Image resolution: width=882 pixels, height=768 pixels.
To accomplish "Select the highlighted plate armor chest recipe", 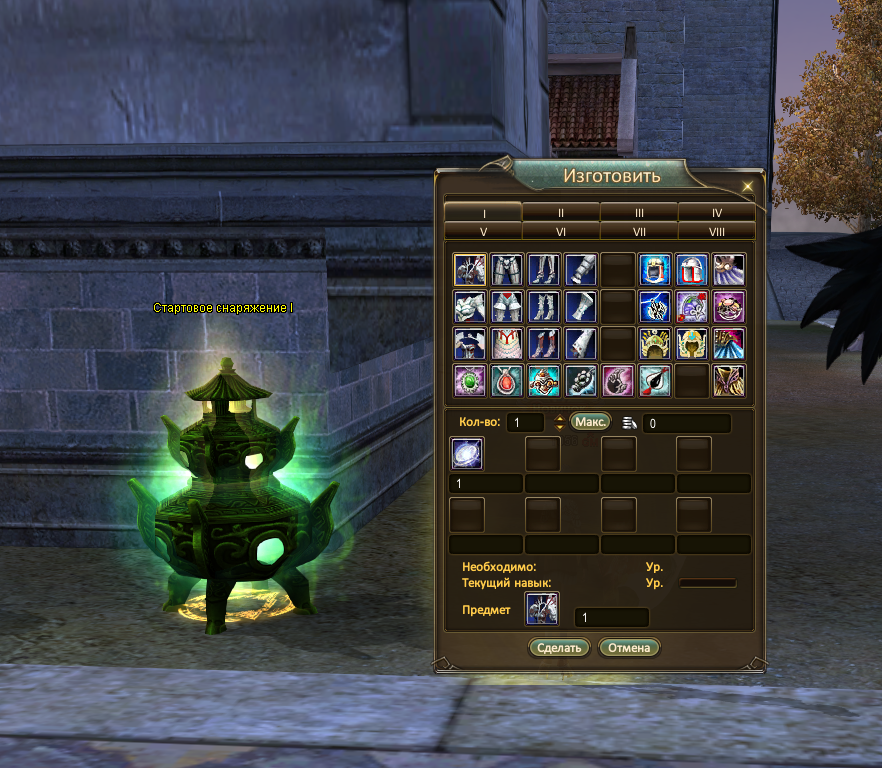I will 469,269.
